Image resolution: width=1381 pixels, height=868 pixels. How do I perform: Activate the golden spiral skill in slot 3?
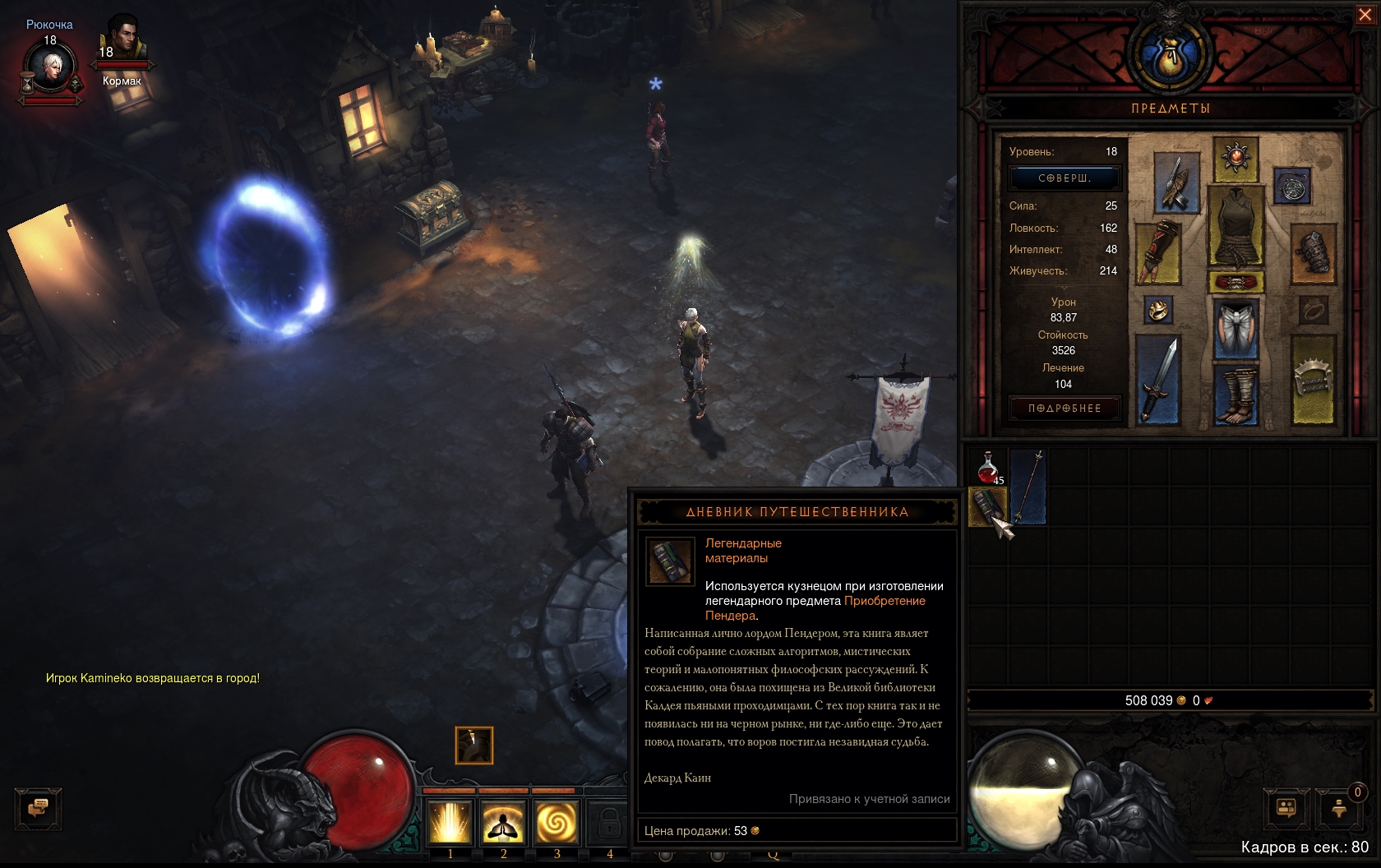tap(557, 822)
